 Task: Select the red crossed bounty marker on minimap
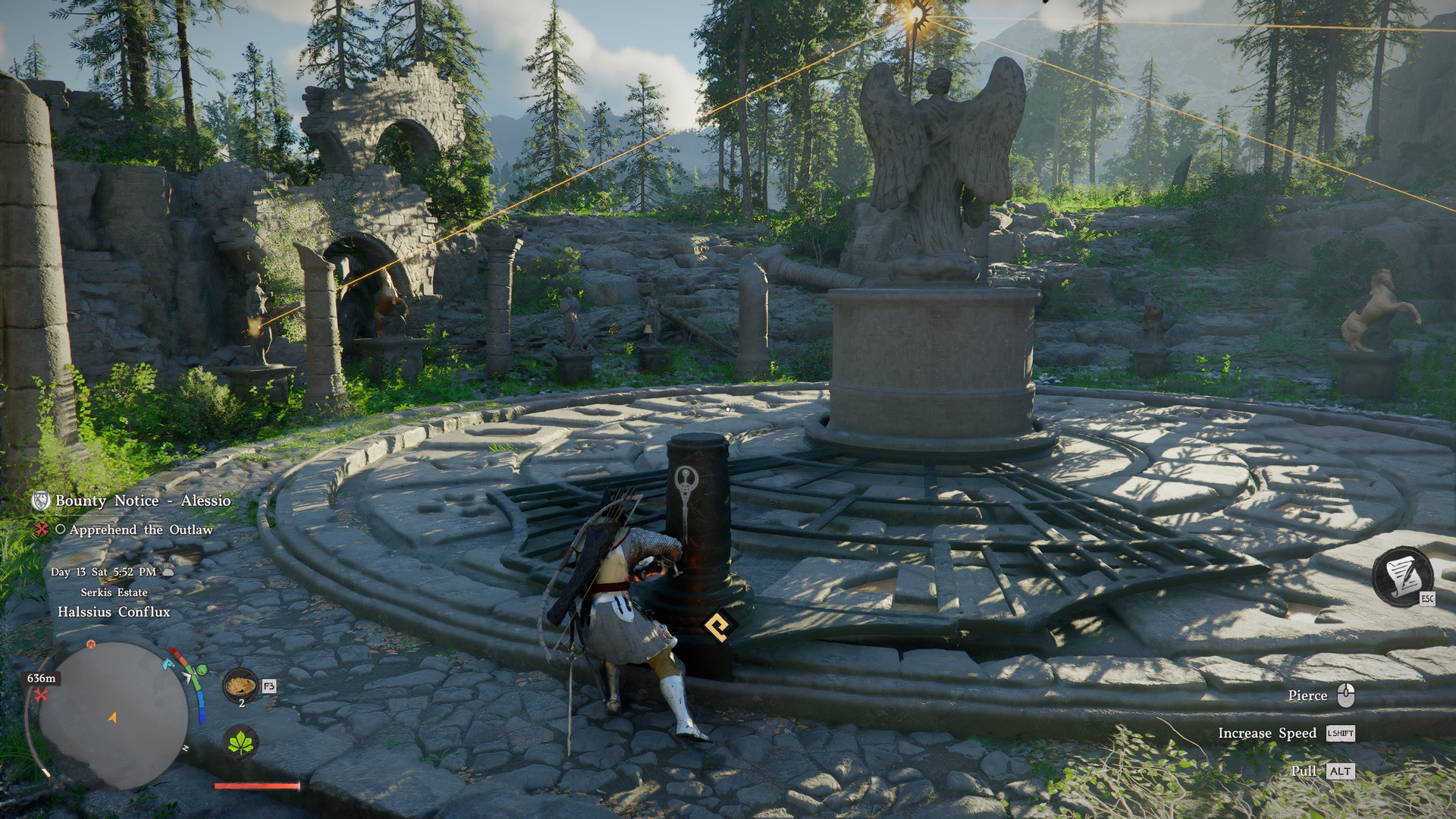point(40,695)
